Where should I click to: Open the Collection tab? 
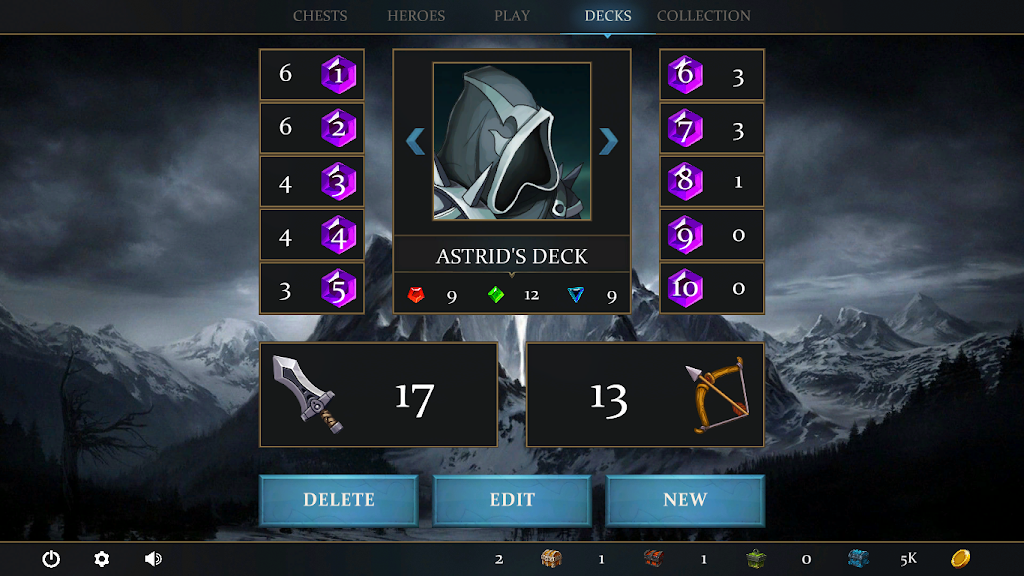704,16
